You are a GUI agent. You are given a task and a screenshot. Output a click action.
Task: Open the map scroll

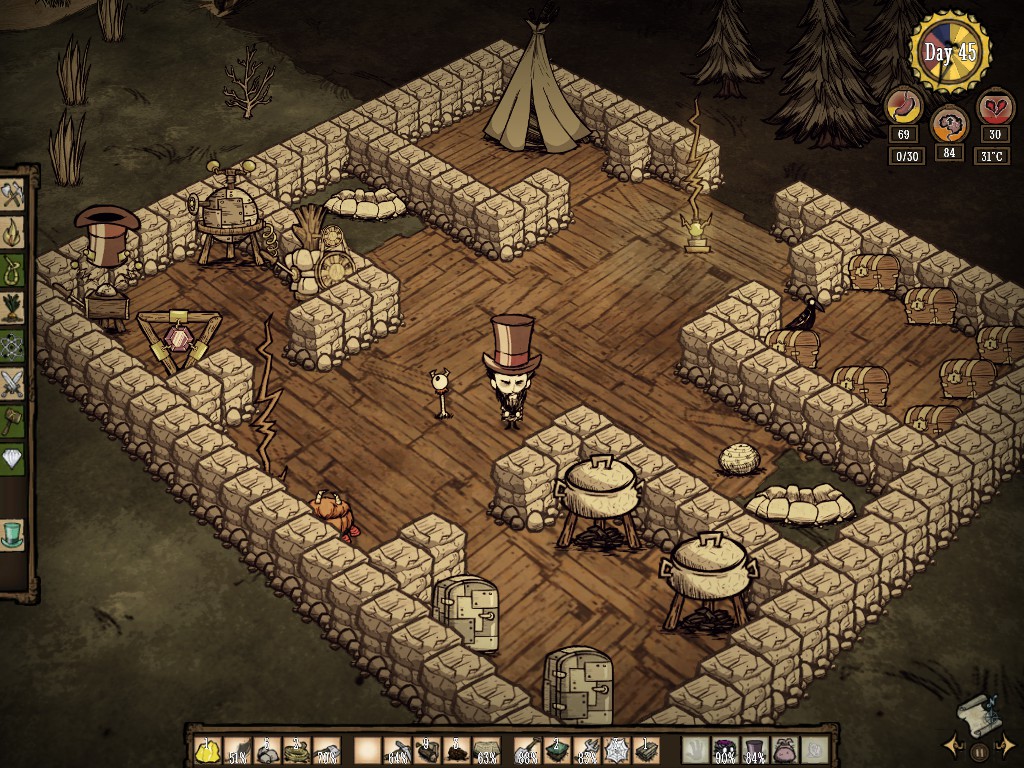pos(975,714)
